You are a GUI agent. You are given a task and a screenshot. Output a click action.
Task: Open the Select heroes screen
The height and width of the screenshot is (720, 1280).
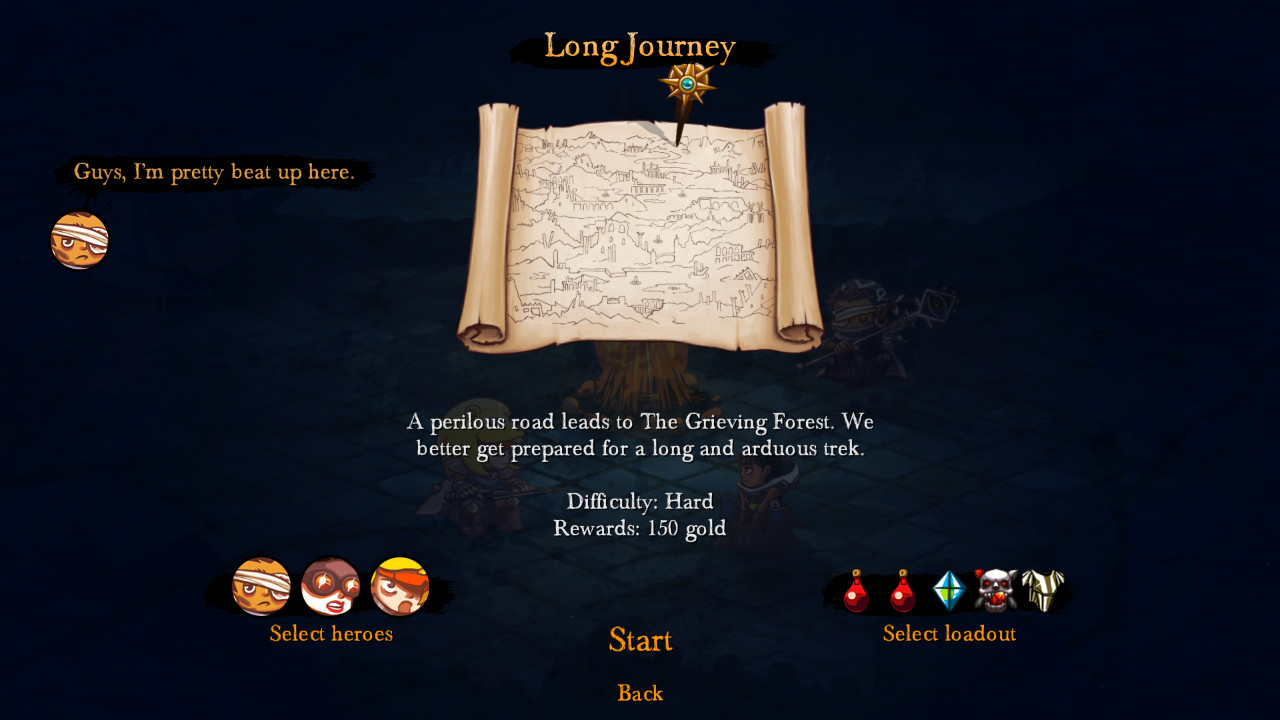point(330,634)
